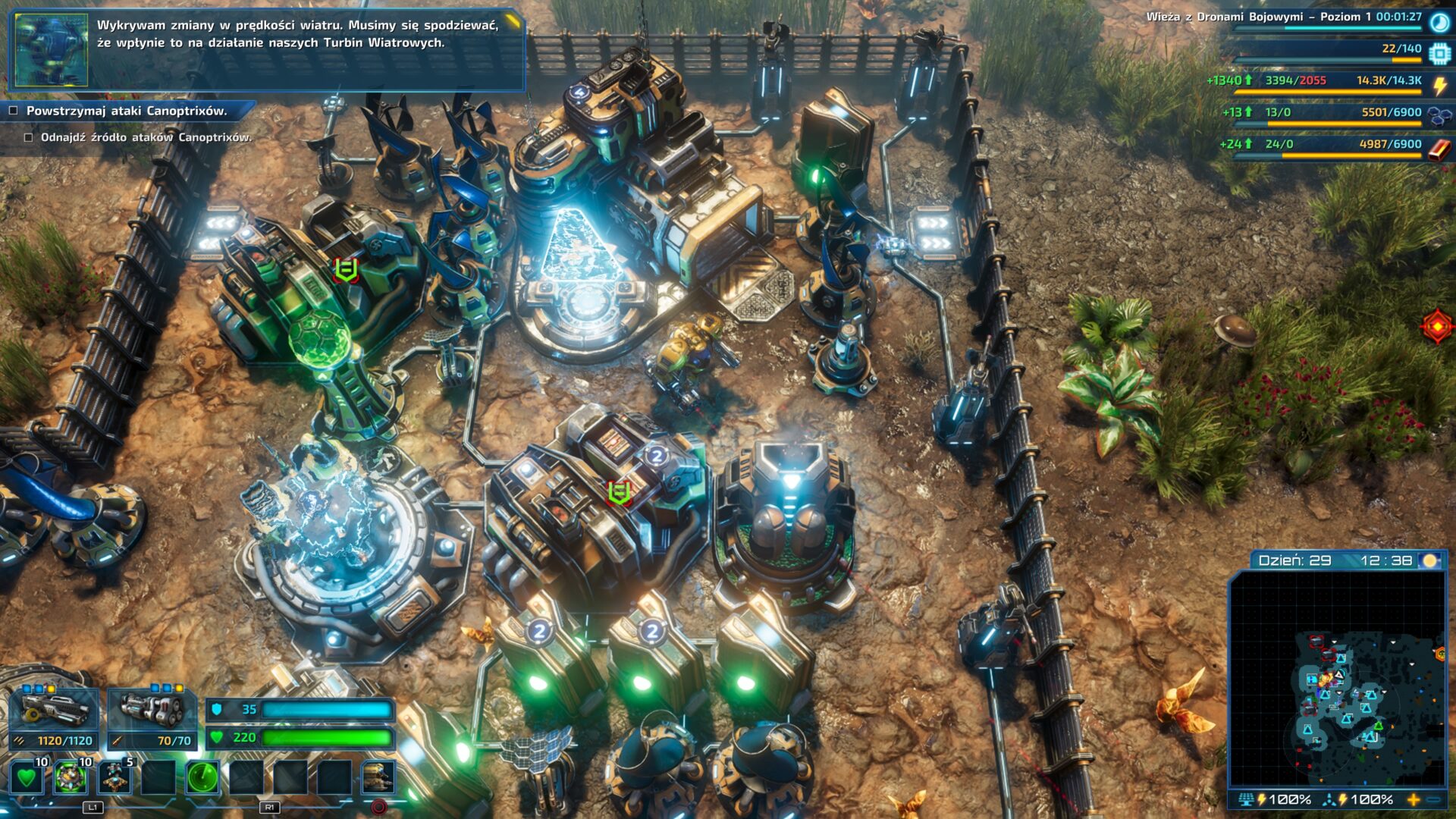Click the blue processor chip icon
Screen dimensions: 1456x819
[1439, 53]
